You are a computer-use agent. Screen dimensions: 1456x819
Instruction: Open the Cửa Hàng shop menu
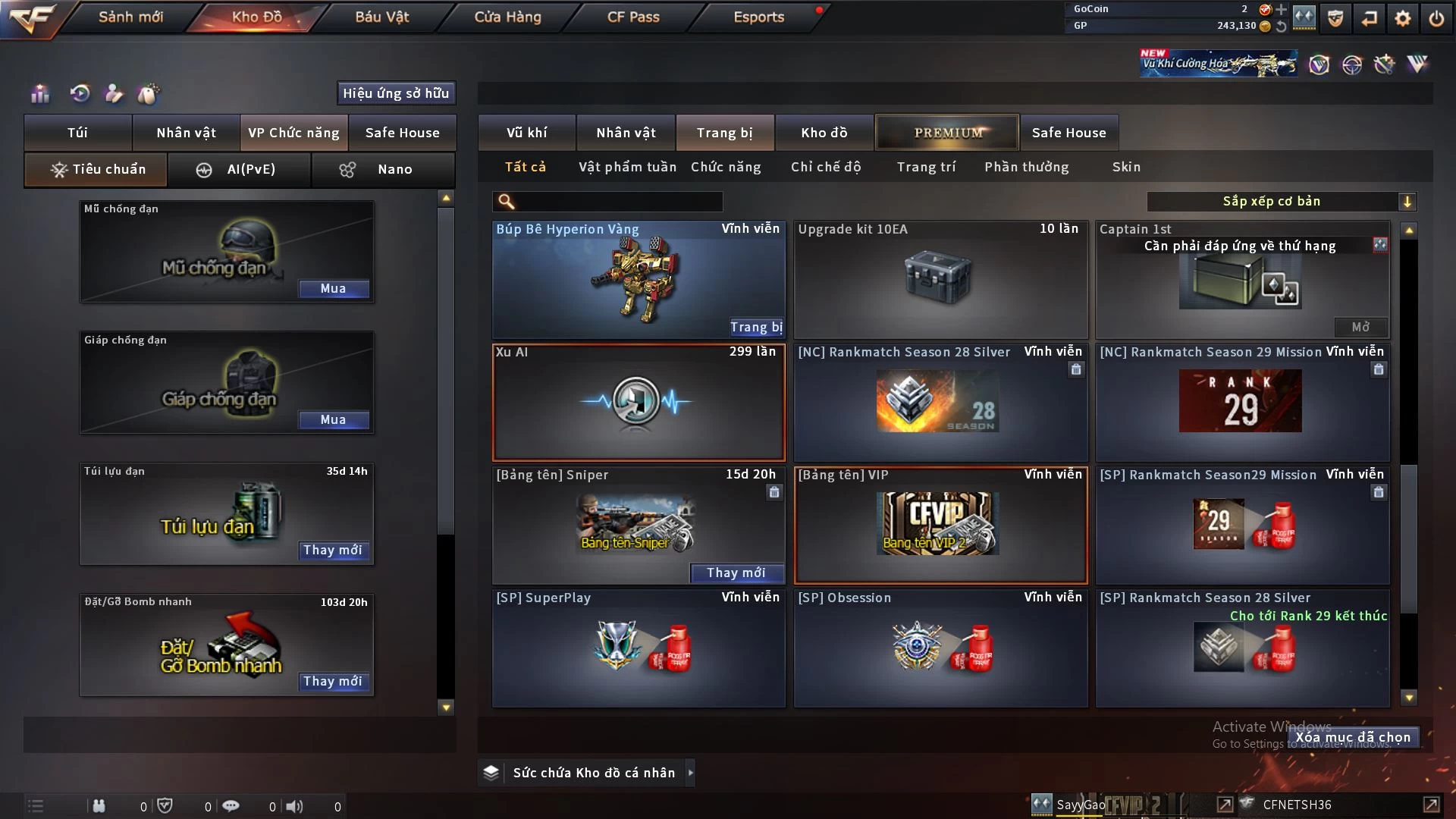(x=507, y=17)
